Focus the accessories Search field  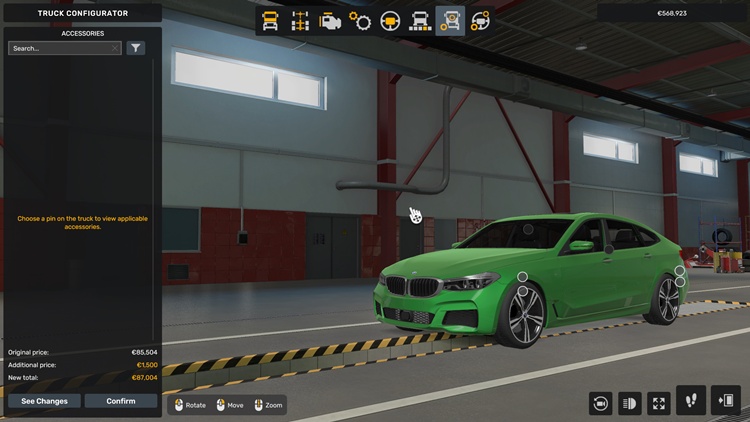tap(60, 48)
